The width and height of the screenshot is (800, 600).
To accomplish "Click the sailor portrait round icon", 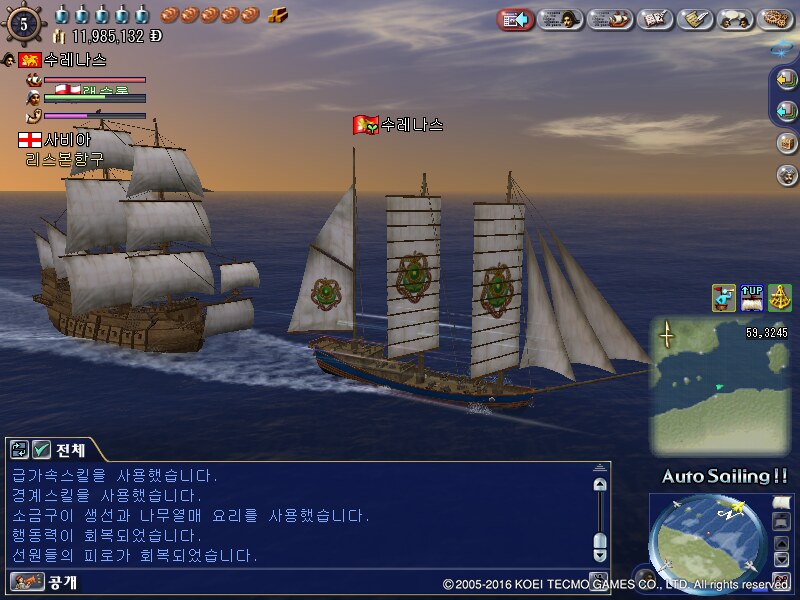I will point(787,174).
